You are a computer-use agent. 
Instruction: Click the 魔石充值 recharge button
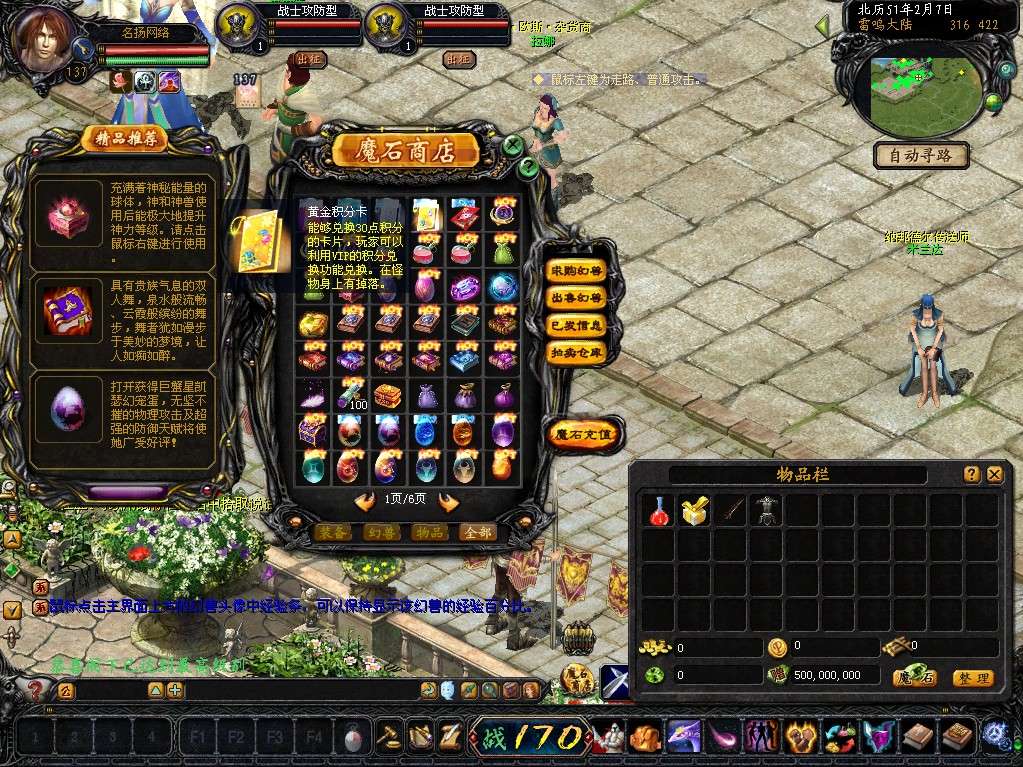coord(584,435)
